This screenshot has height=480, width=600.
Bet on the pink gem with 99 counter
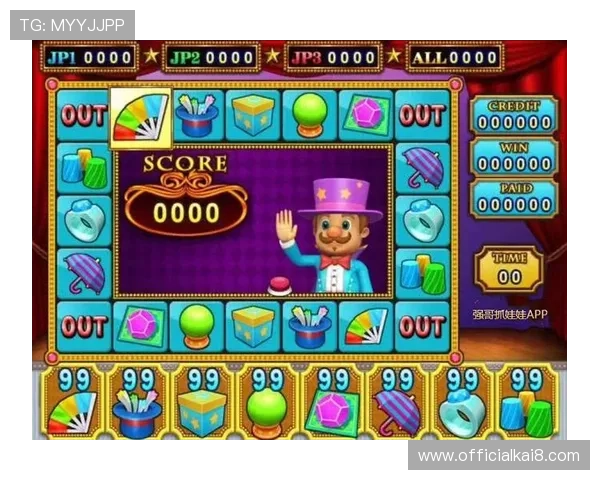tap(333, 402)
